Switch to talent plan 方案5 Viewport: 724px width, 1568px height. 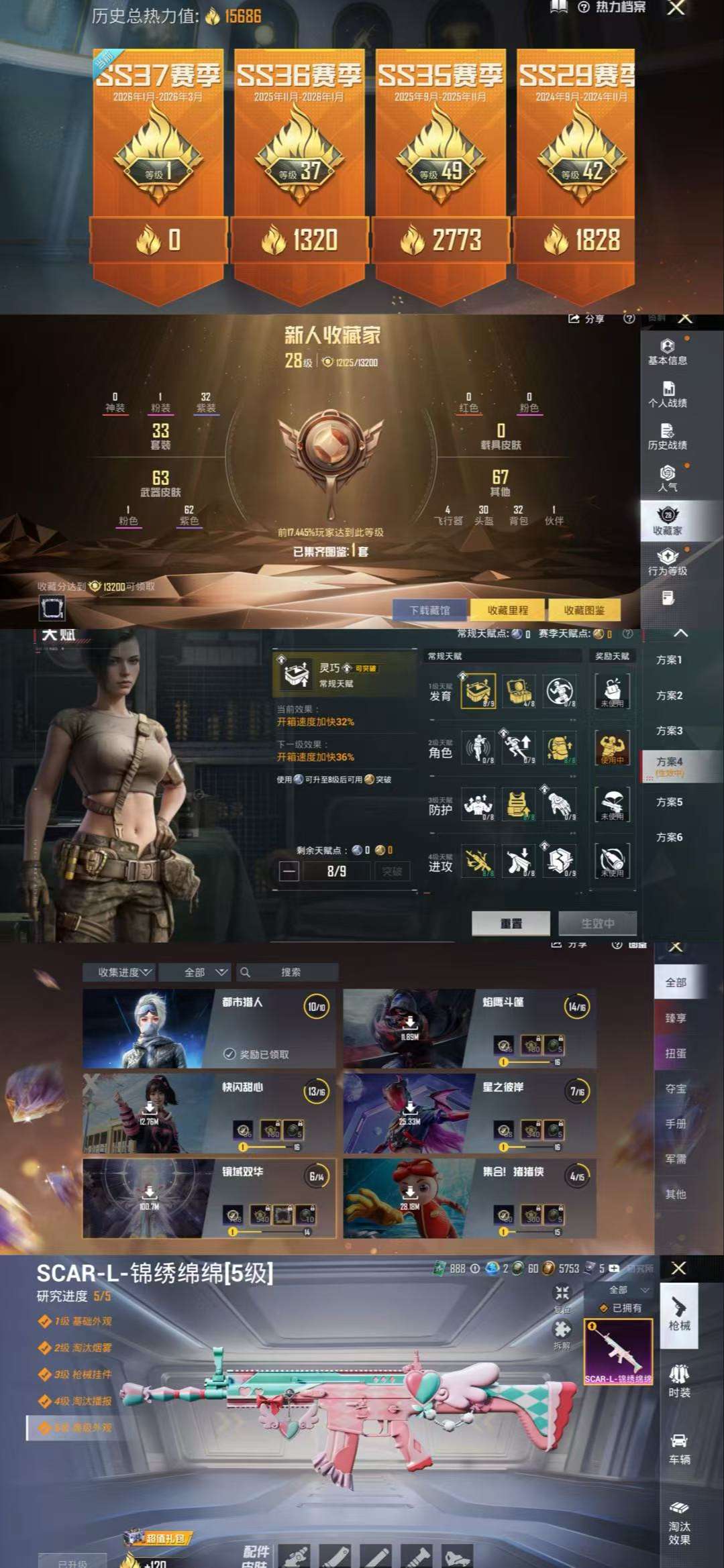pyautogui.click(x=669, y=802)
